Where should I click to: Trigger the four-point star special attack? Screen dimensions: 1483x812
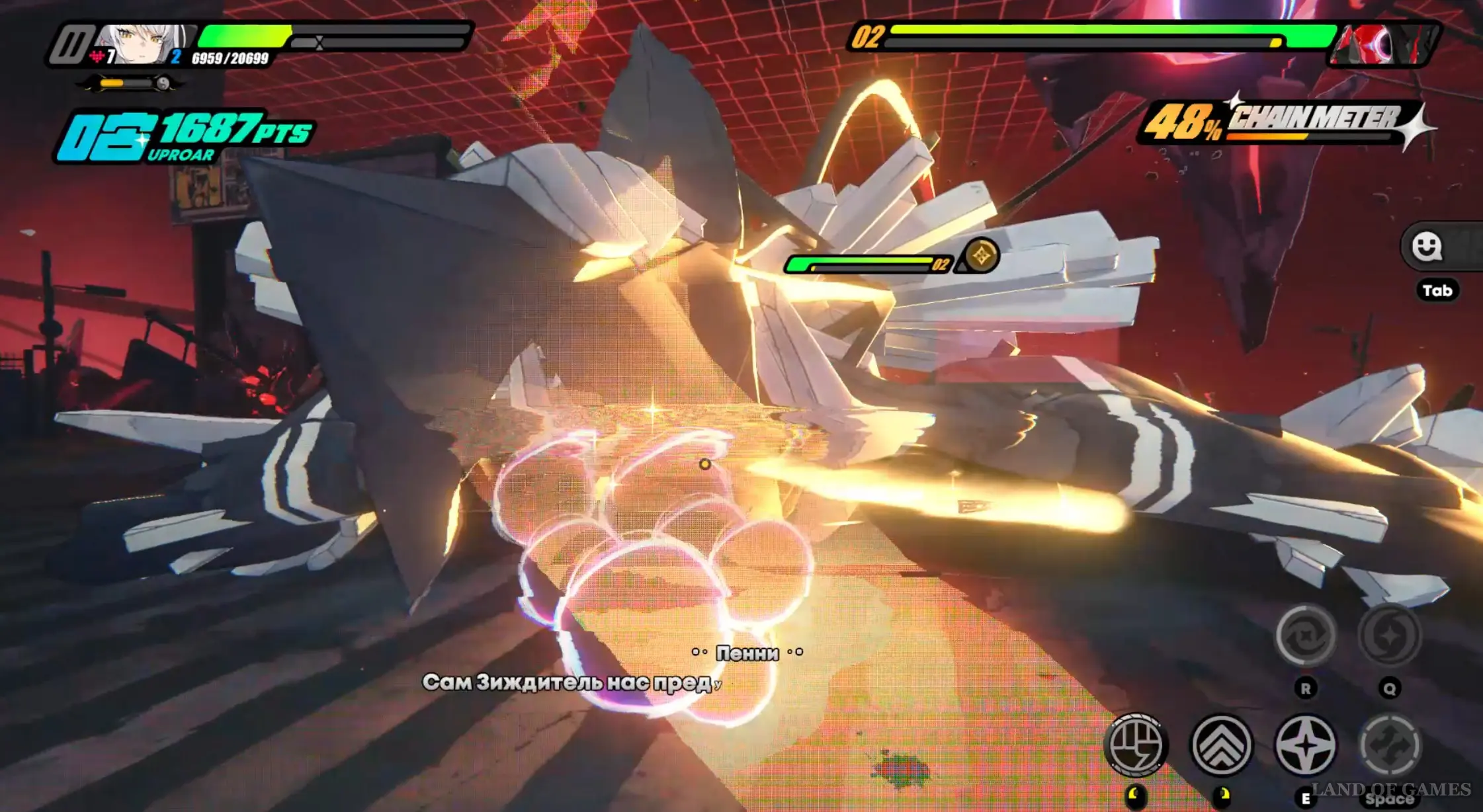[x=1306, y=745]
